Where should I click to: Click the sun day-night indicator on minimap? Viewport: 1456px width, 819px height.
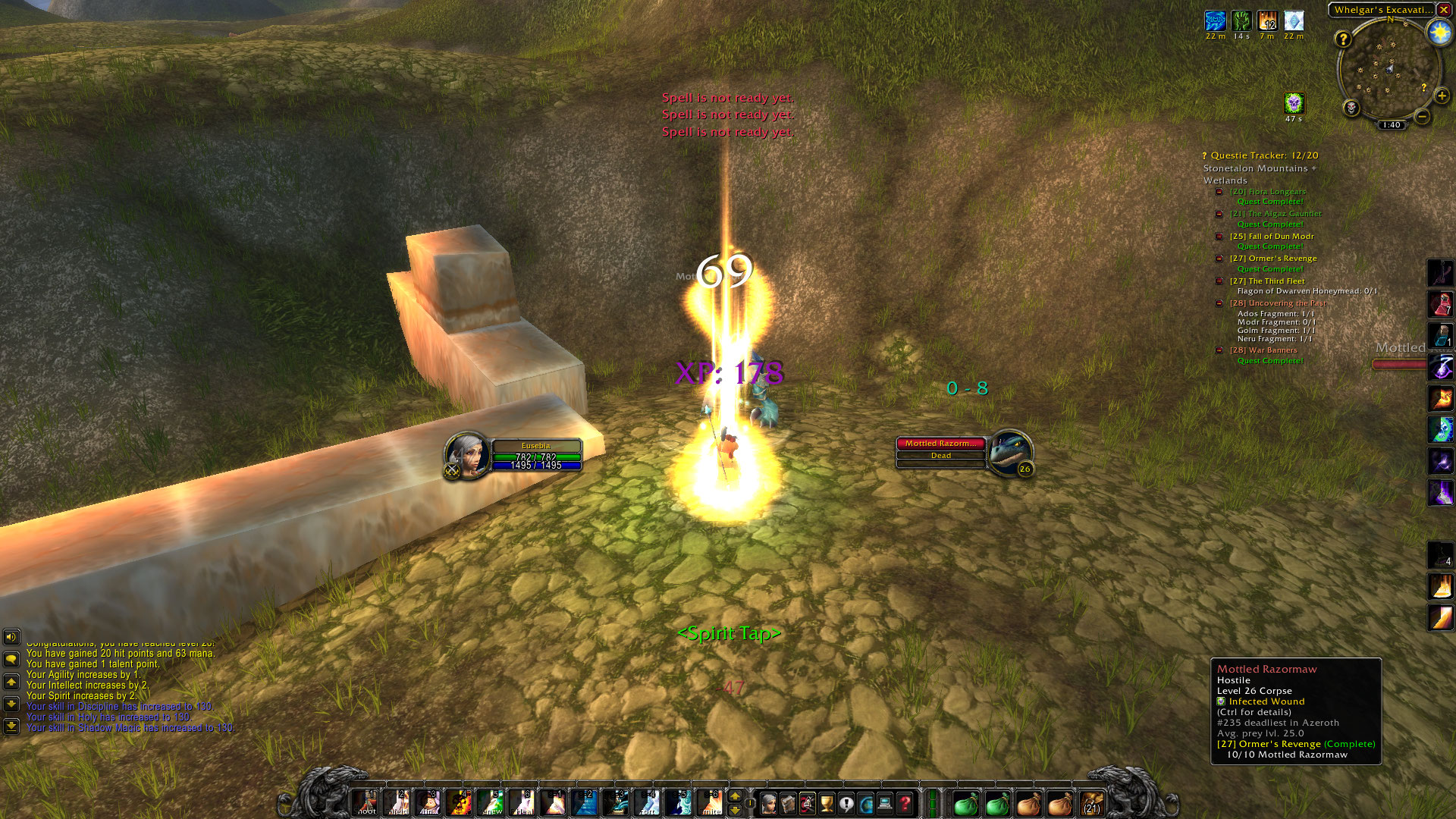click(1439, 33)
